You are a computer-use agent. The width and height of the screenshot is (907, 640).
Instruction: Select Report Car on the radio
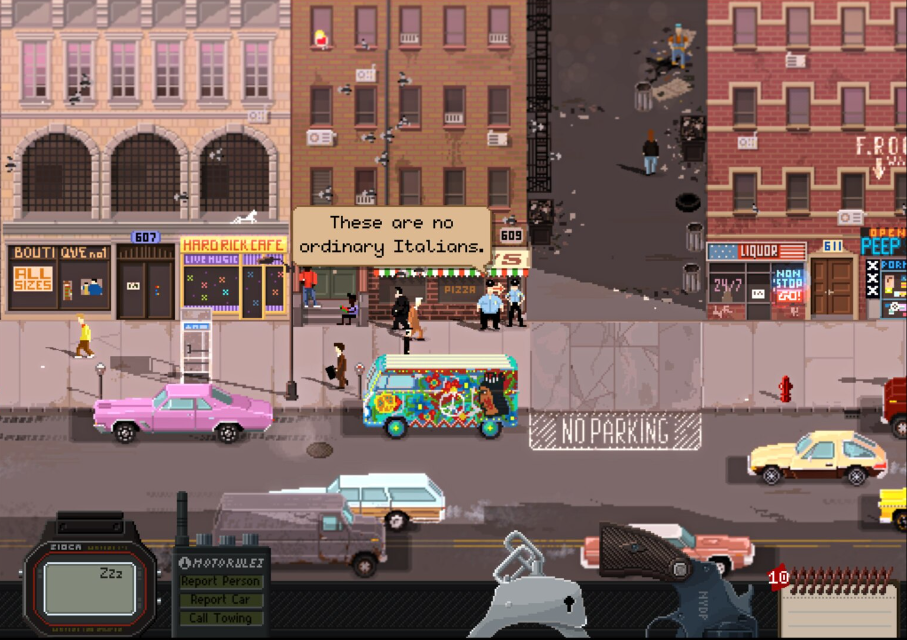(220, 600)
